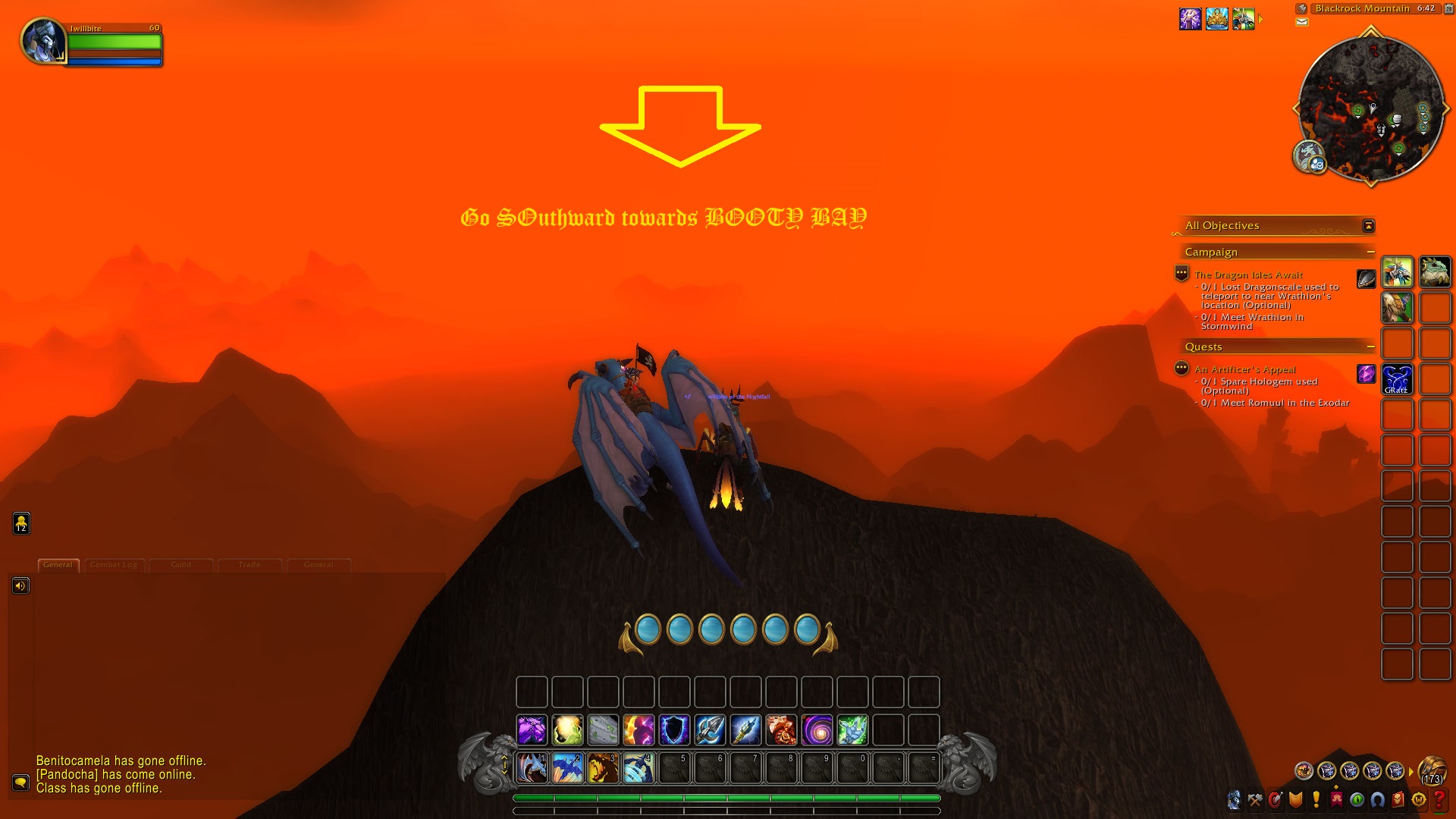Use the Lost Dragonscale quest item
The height and width of the screenshot is (819, 1456).
pyautogui.click(x=1366, y=279)
